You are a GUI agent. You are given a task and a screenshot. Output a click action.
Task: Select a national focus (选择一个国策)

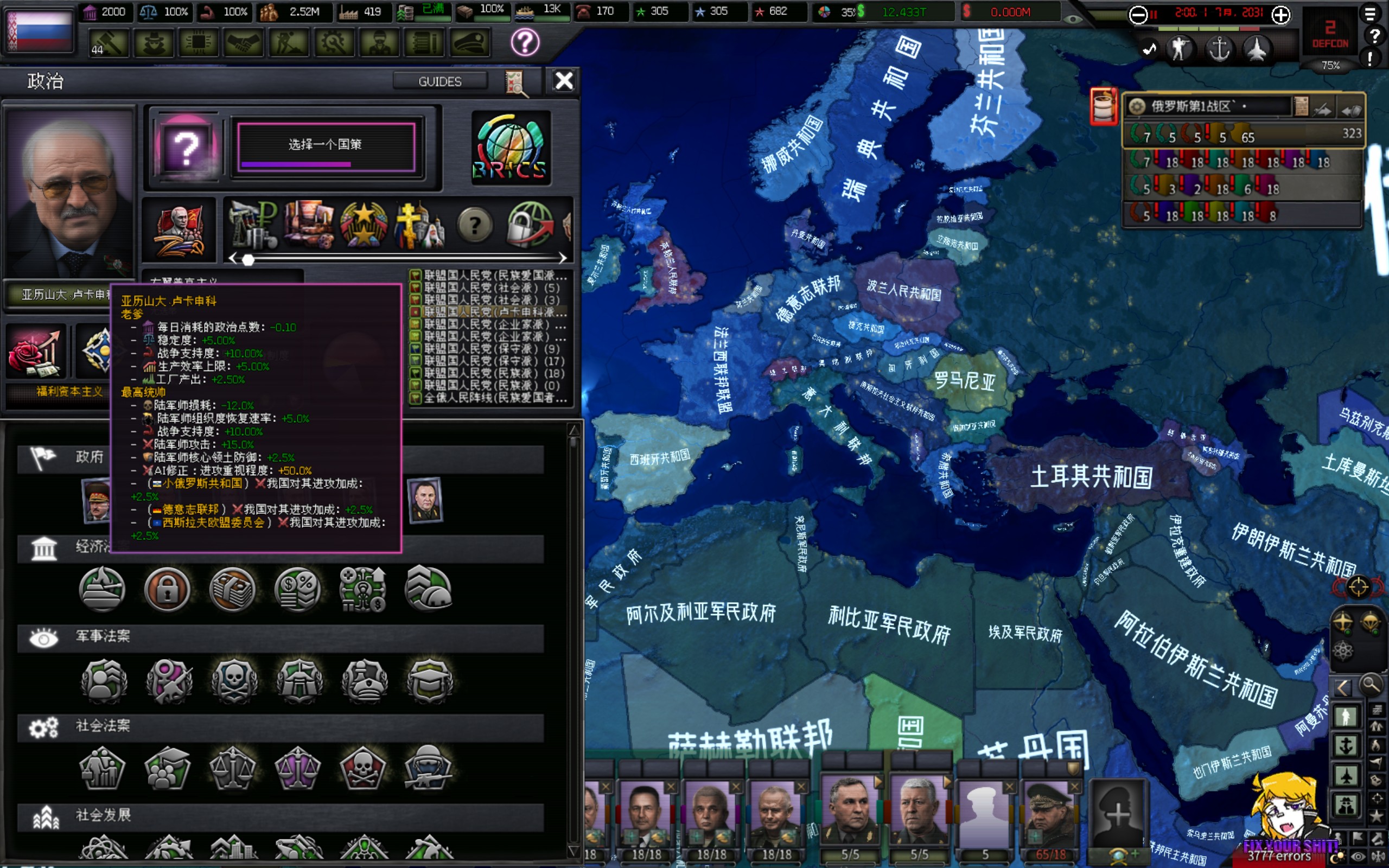(x=326, y=145)
